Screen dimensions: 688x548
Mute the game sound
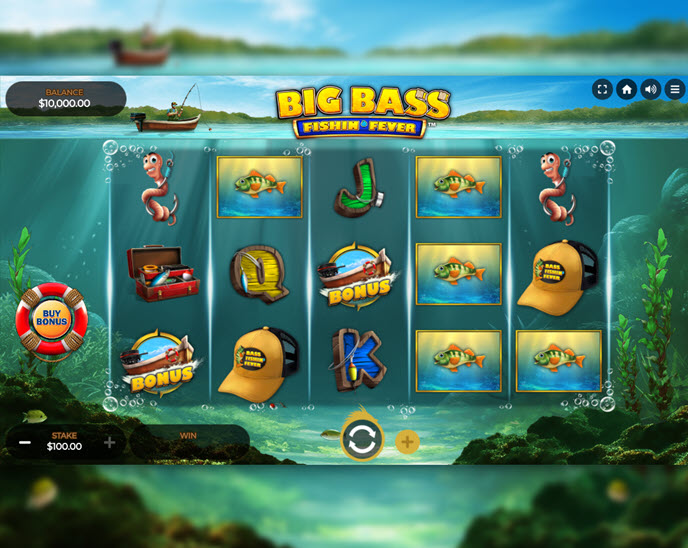[651, 89]
